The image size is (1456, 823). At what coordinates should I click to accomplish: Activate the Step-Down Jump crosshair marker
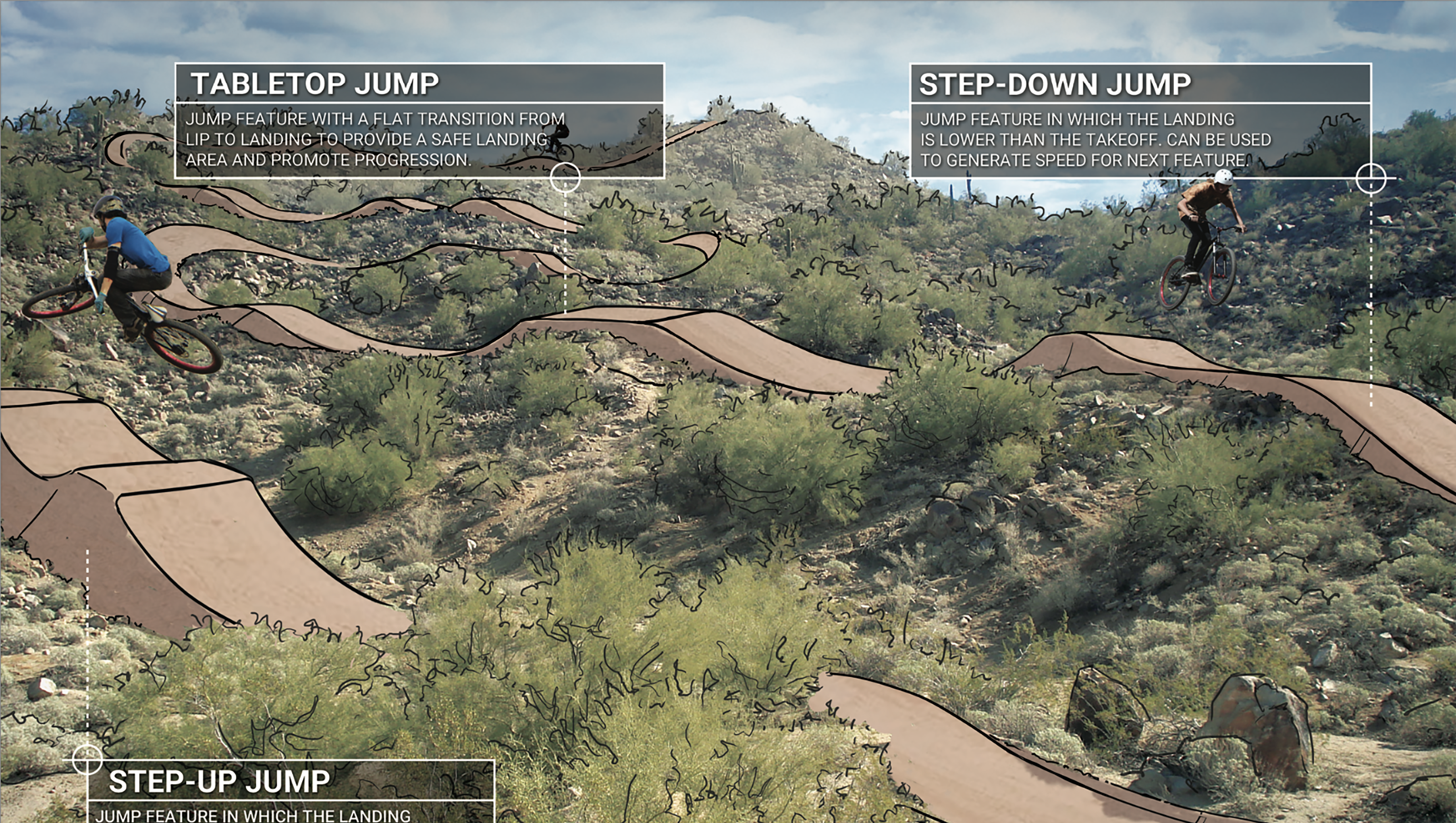point(1371,179)
